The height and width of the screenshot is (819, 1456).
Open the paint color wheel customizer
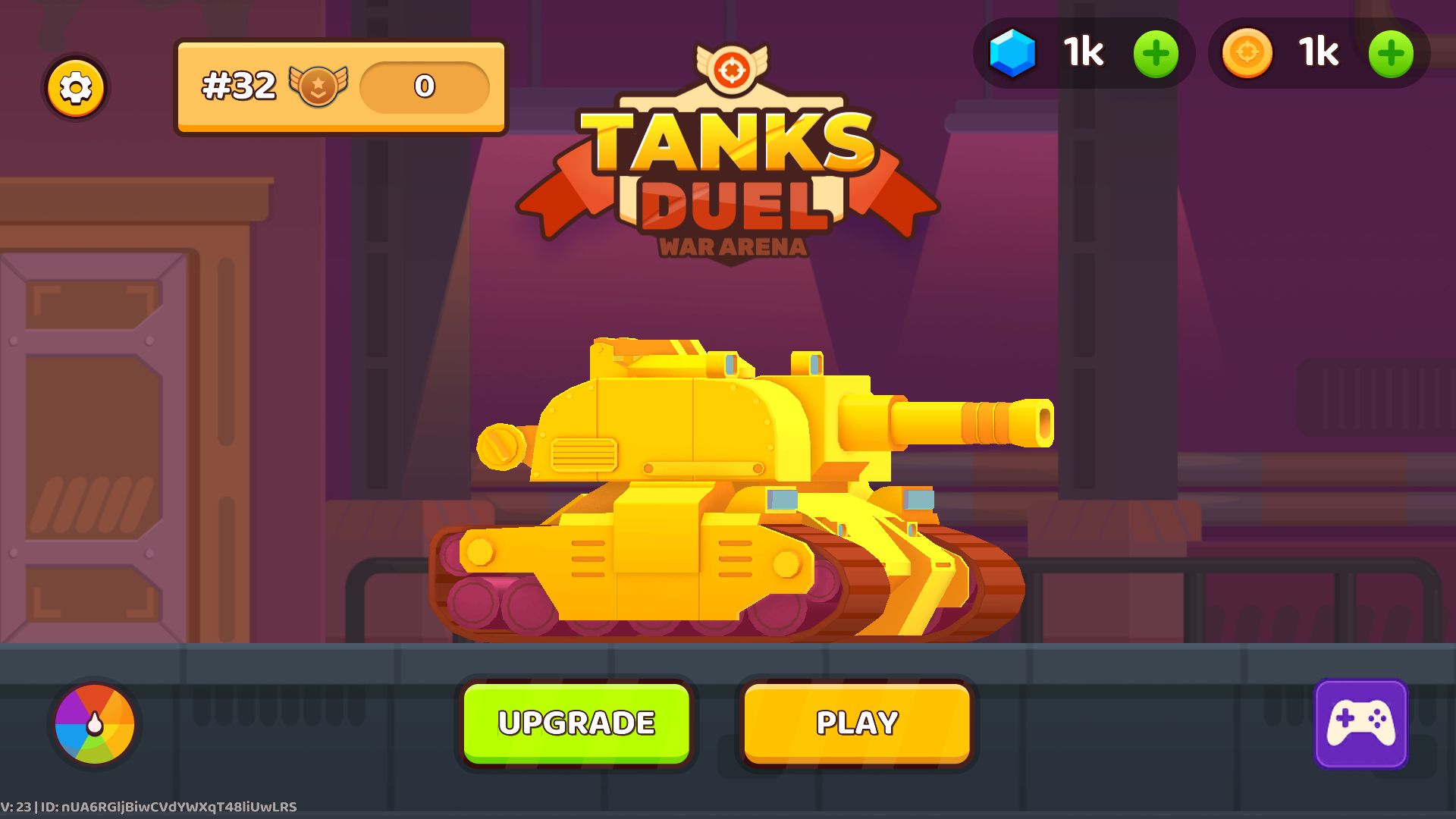pos(96,724)
